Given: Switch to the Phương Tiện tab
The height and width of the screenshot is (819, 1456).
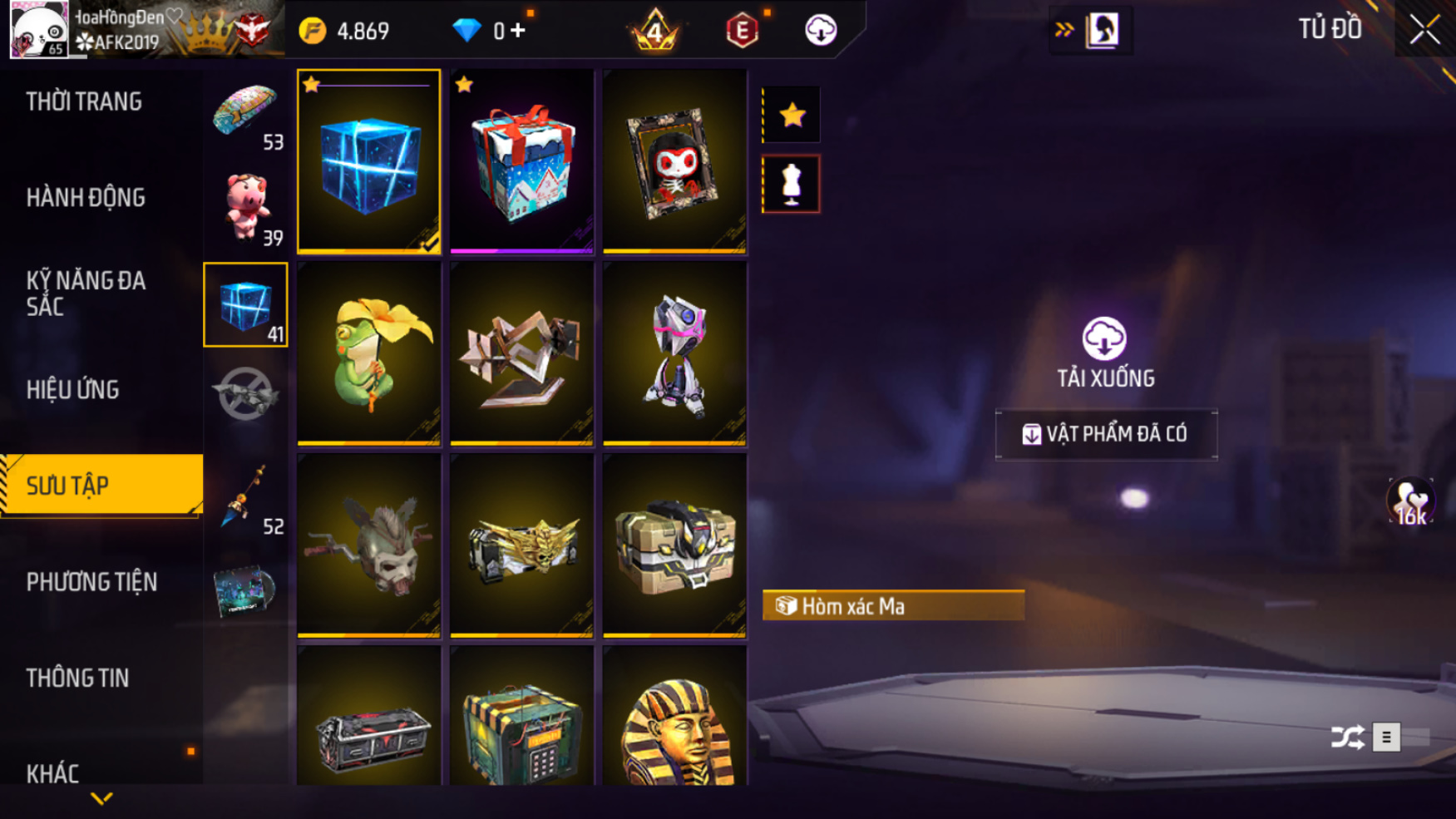Looking at the screenshot, I should pyautogui.click(x=91, y=582).
